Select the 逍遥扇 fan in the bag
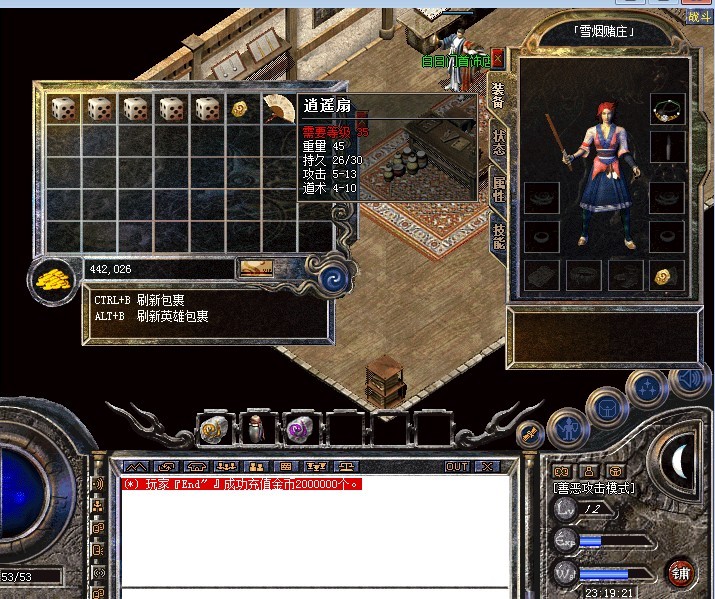 coord(277,108)
